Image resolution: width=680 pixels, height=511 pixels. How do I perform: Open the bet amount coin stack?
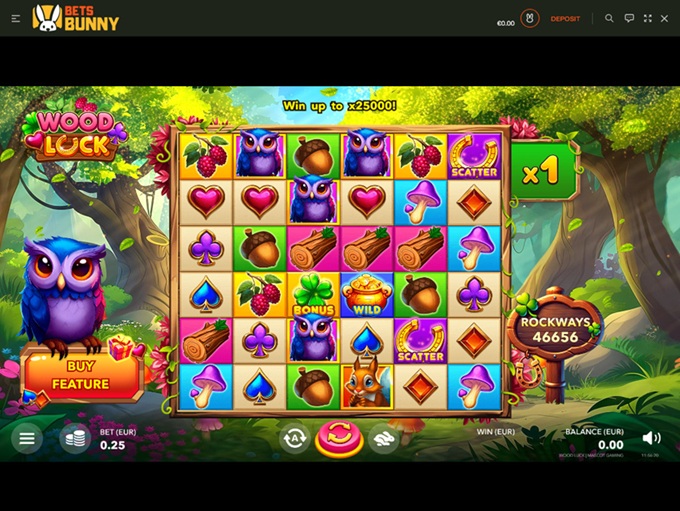click(75, 438)
